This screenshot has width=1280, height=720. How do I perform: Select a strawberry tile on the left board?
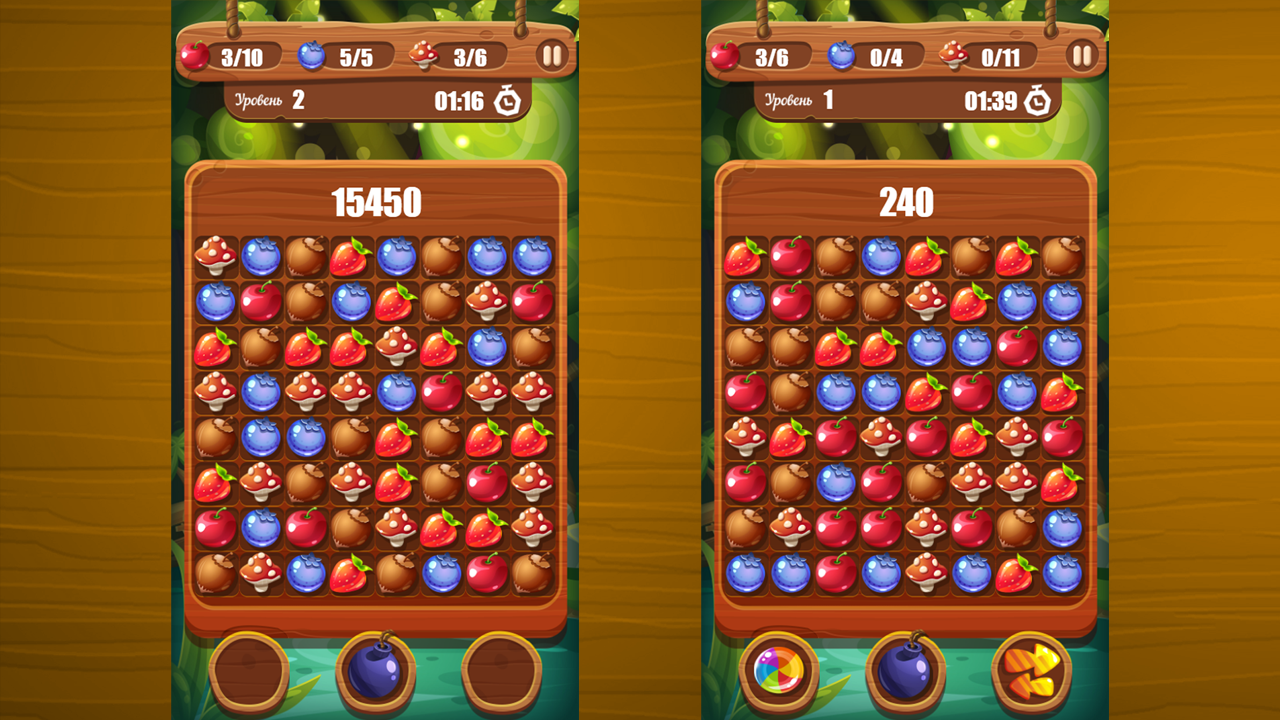(214, 348)
